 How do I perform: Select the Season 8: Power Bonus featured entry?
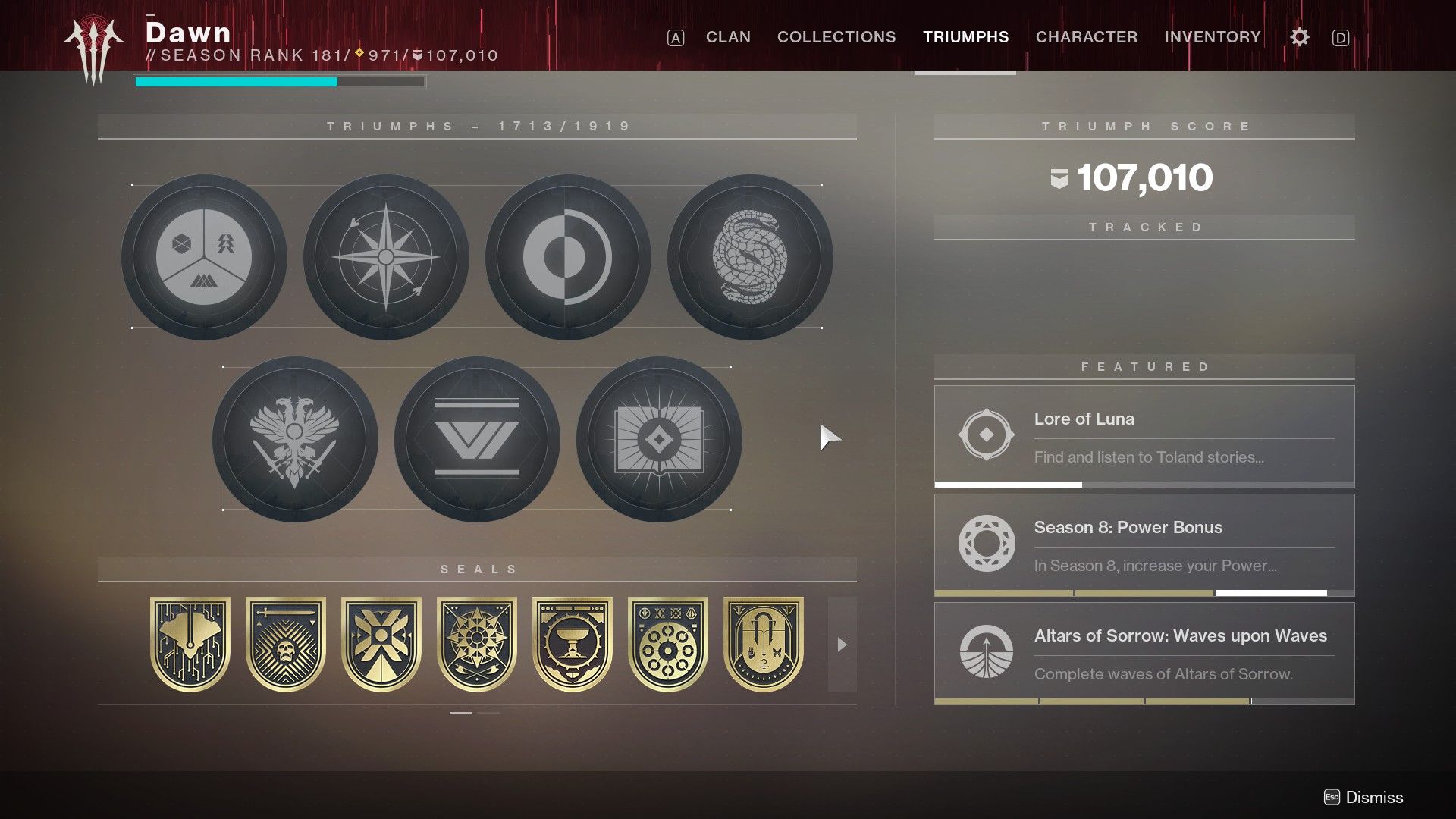click(x=1145, y=544)
